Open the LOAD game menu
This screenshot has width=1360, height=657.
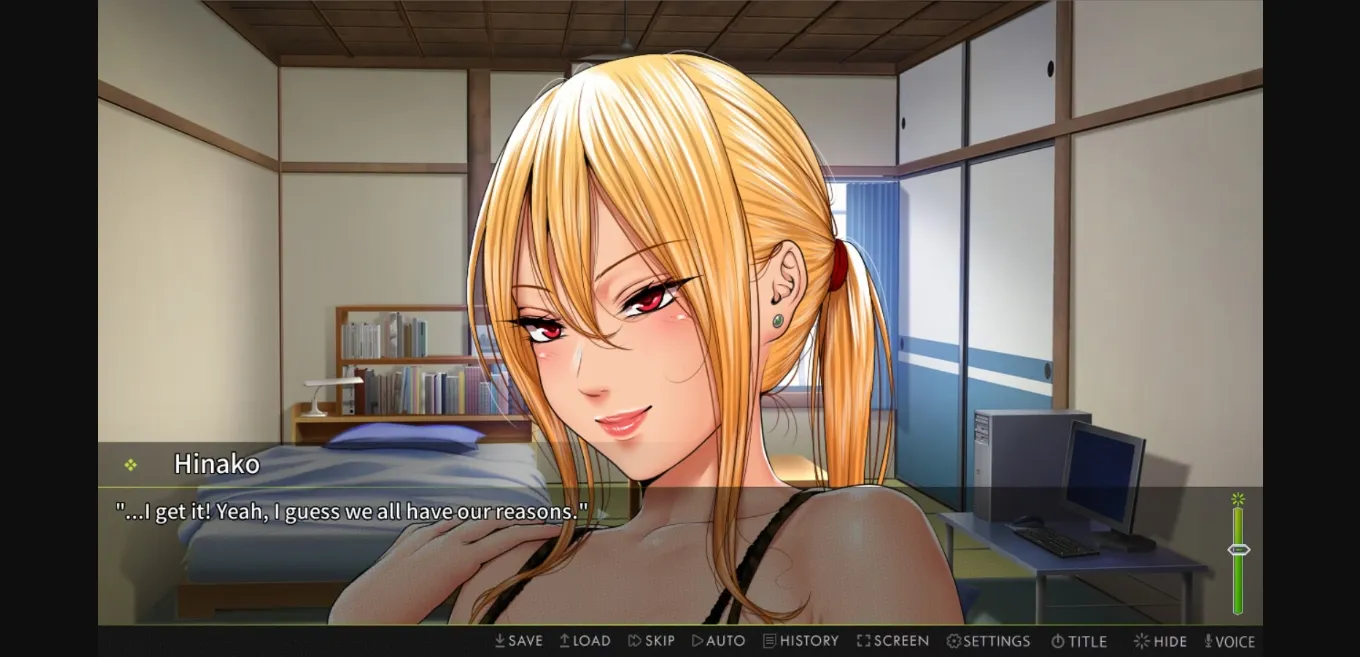coord(585,641)
